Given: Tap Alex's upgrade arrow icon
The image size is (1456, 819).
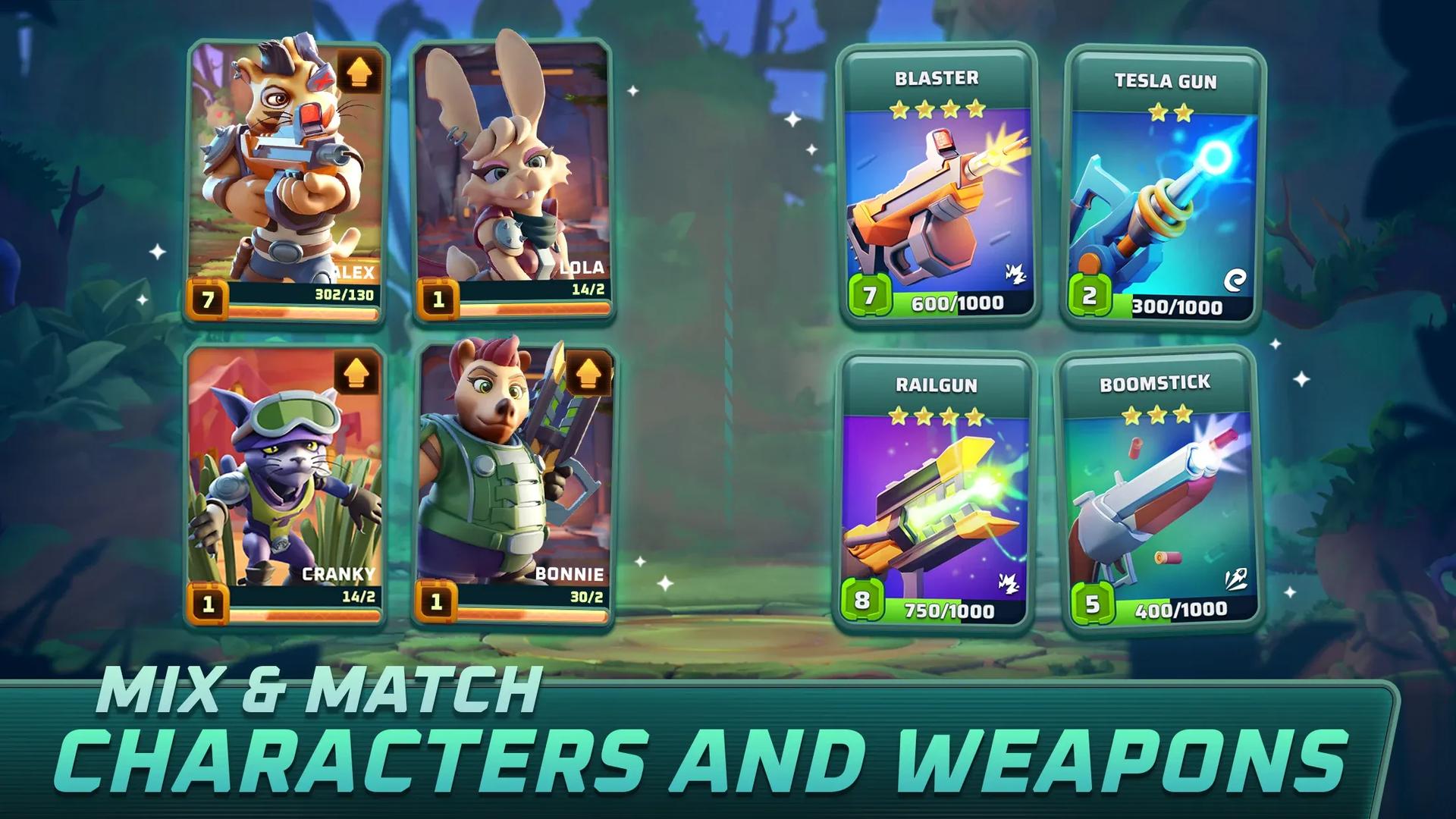Looking at the screenshot, I should pos(360,72).
